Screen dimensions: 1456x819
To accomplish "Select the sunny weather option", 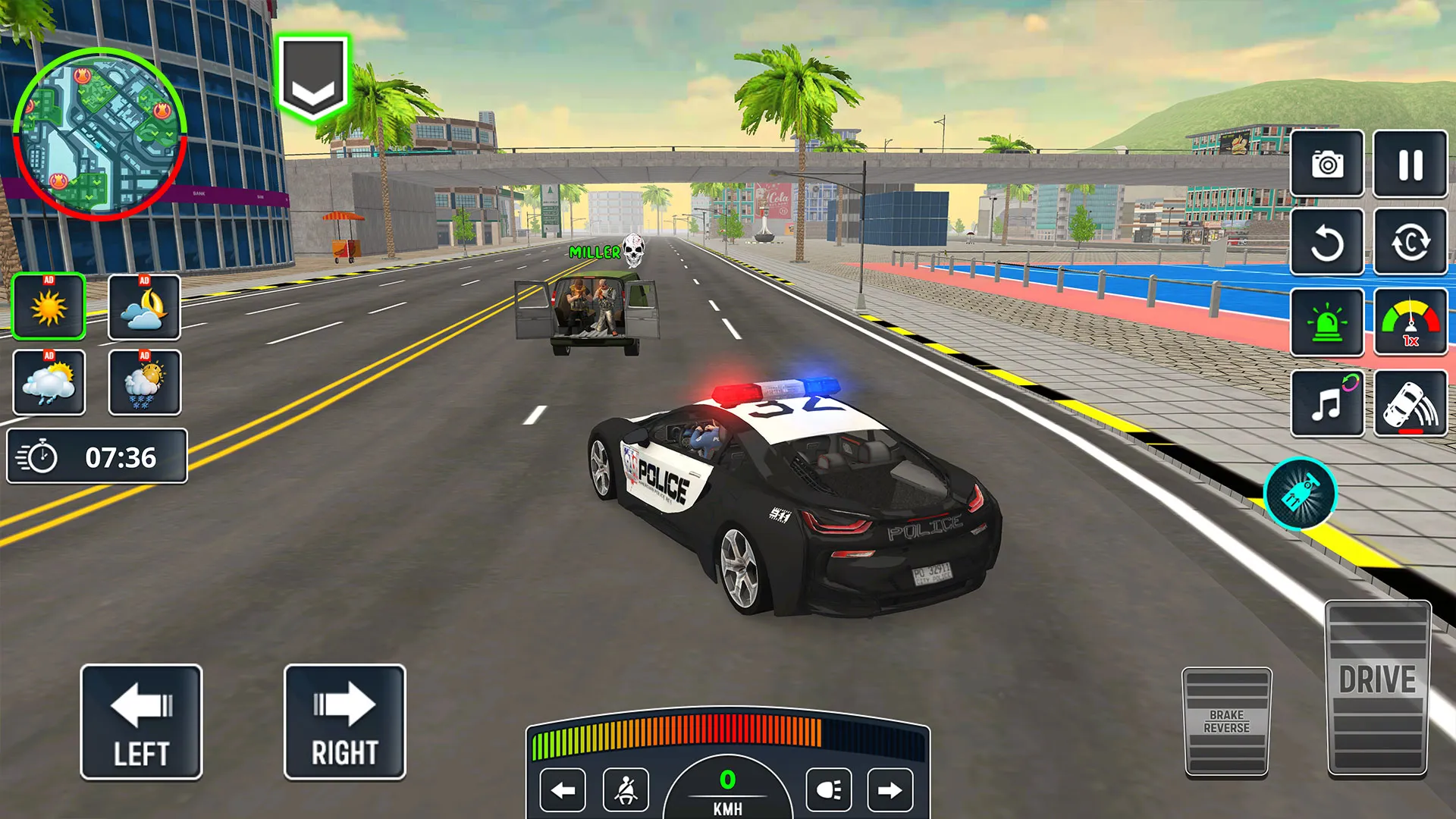I will (x=49, y=306).
